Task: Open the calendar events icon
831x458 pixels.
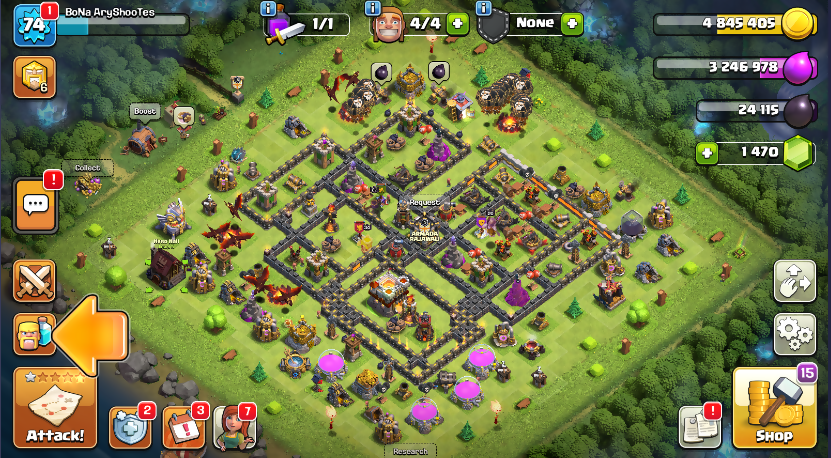Action: [x=183, y=429]
